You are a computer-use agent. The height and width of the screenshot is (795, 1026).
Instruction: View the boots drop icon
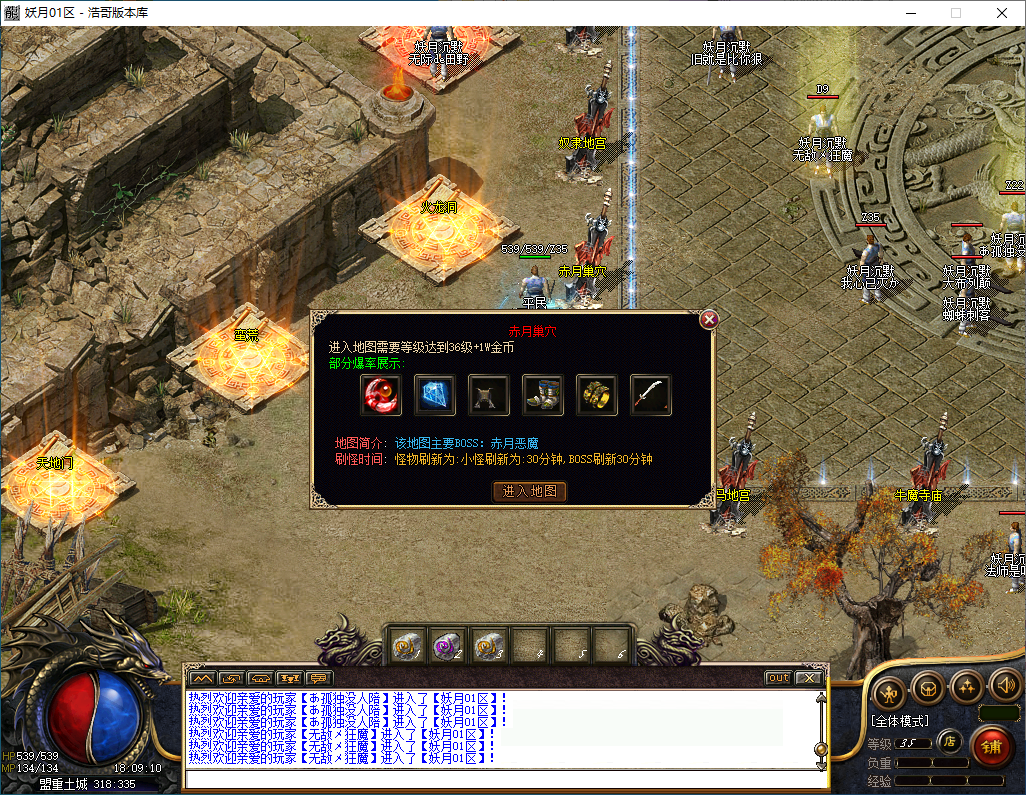click(x=543, y=395)
